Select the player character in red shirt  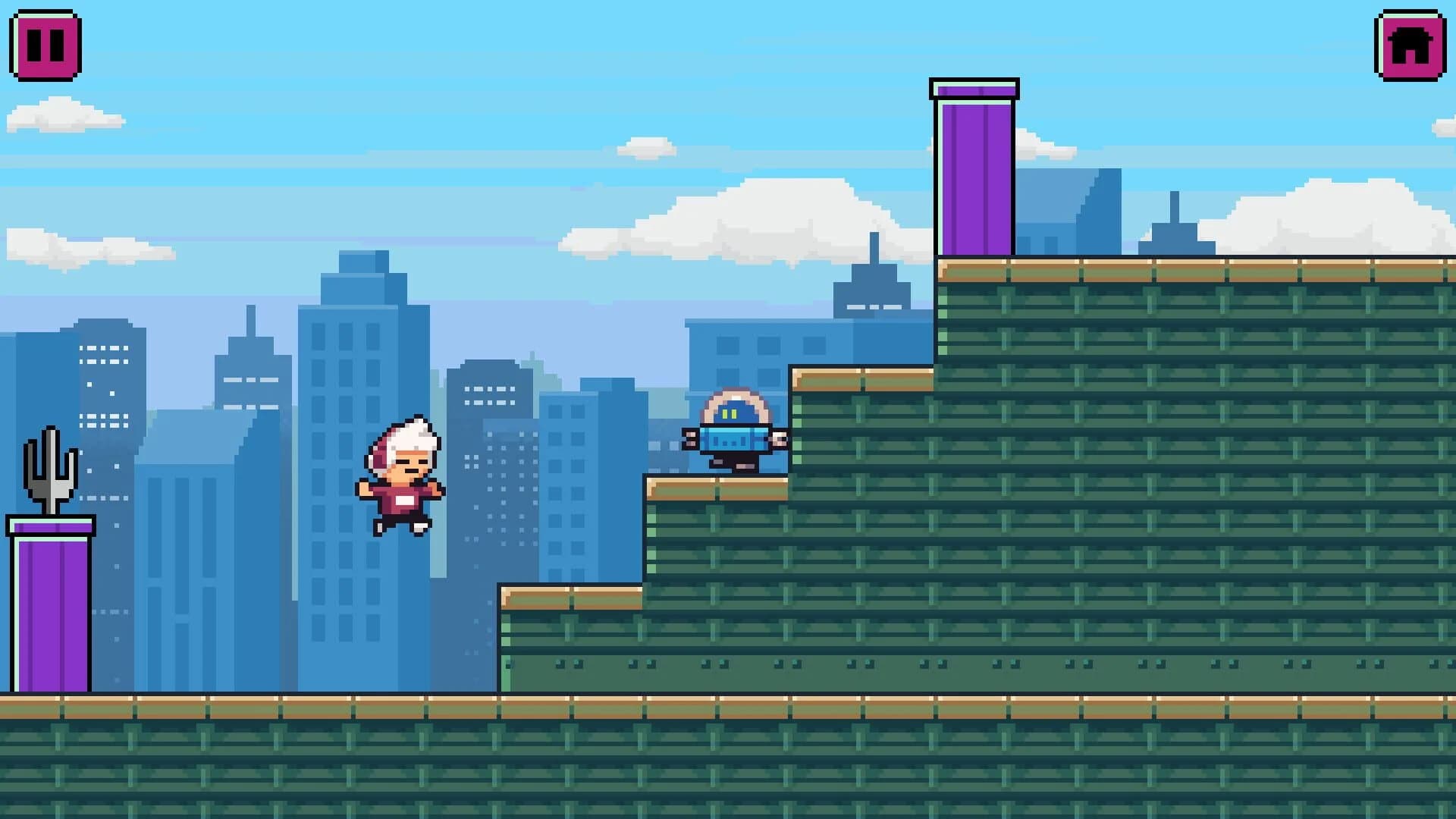tap(400, 478)
